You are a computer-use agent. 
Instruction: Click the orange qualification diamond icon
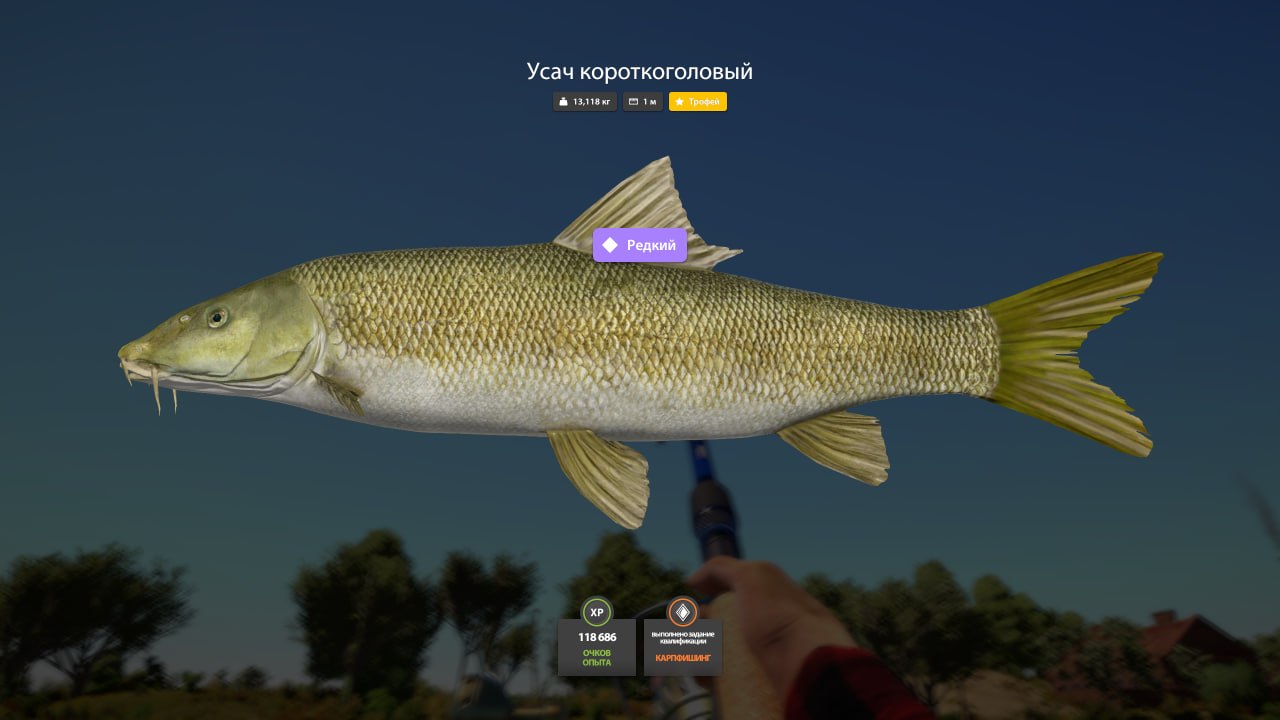coord(685,613)
